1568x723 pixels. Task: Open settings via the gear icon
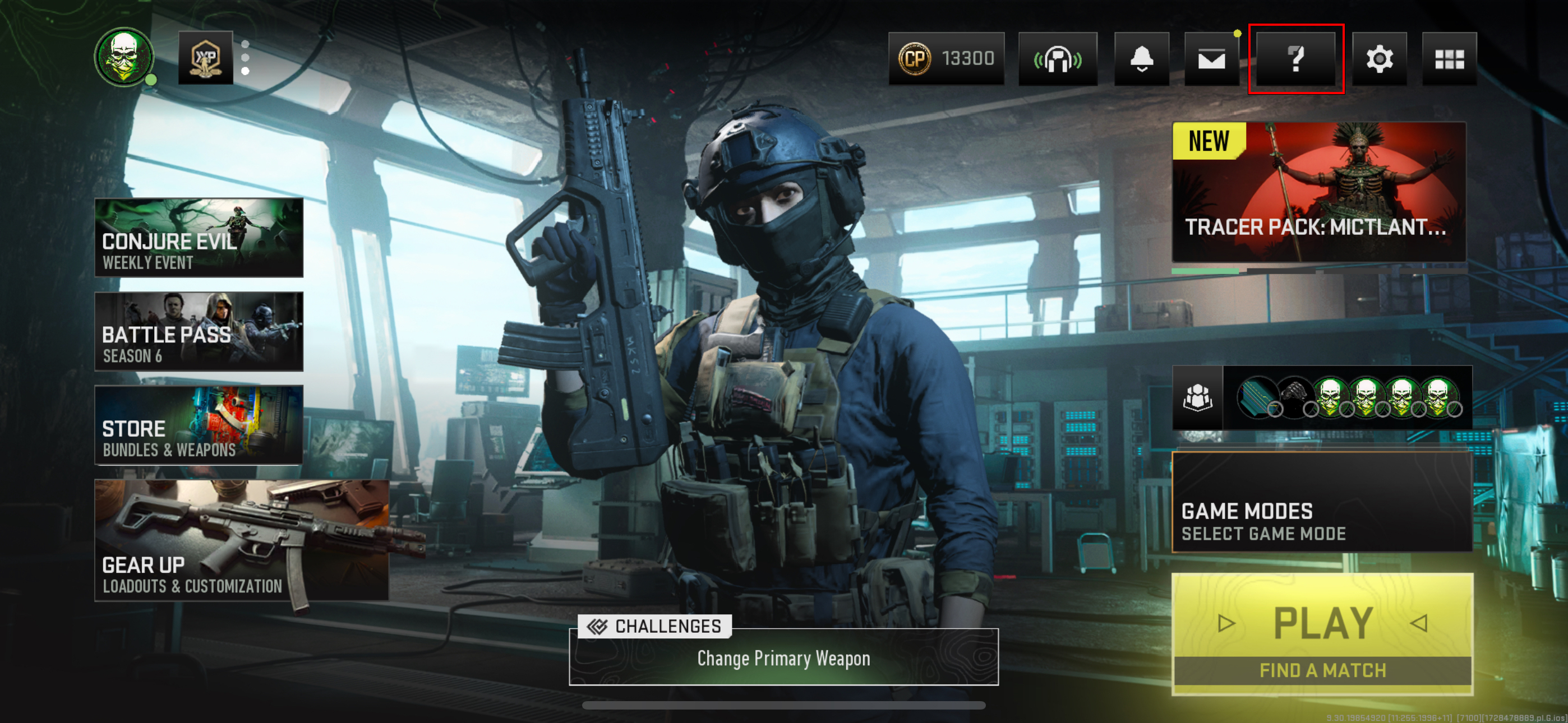[1378, 58]
